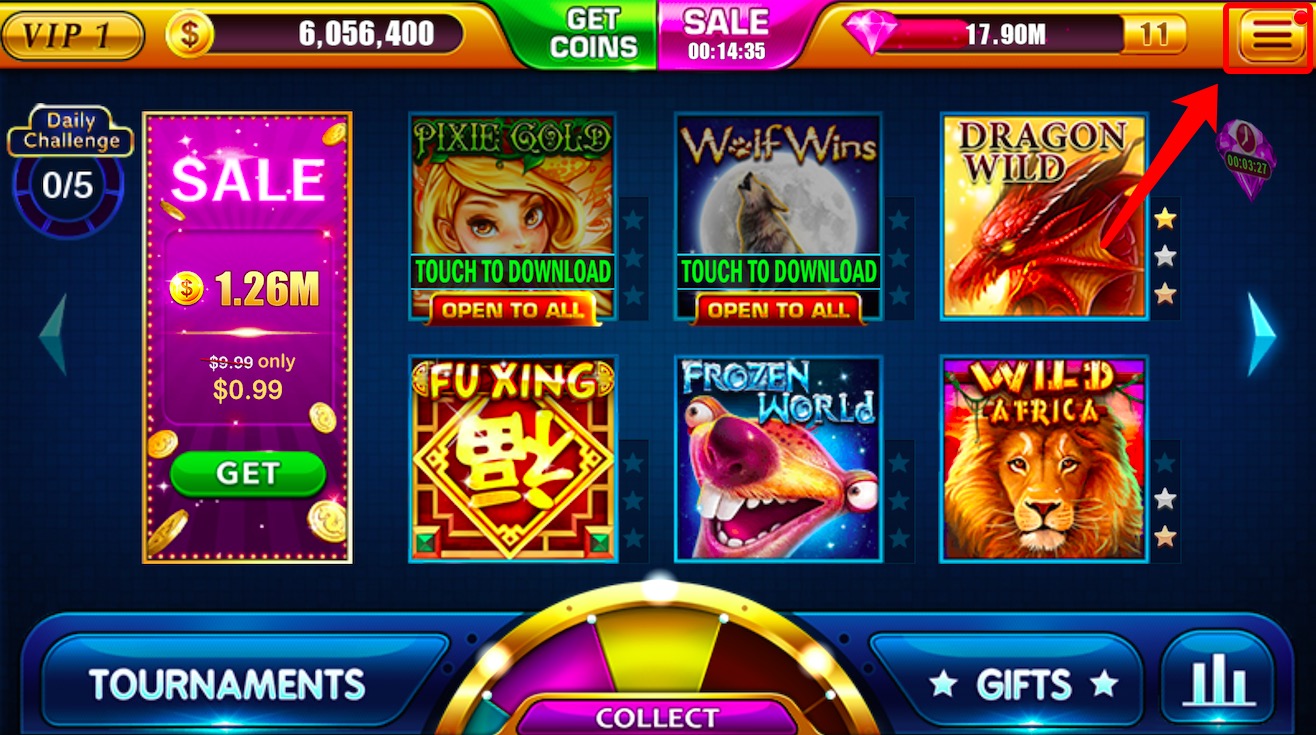Tap the VIP 1 badge
The image size is (1316, 735).
tap(70, 33)
